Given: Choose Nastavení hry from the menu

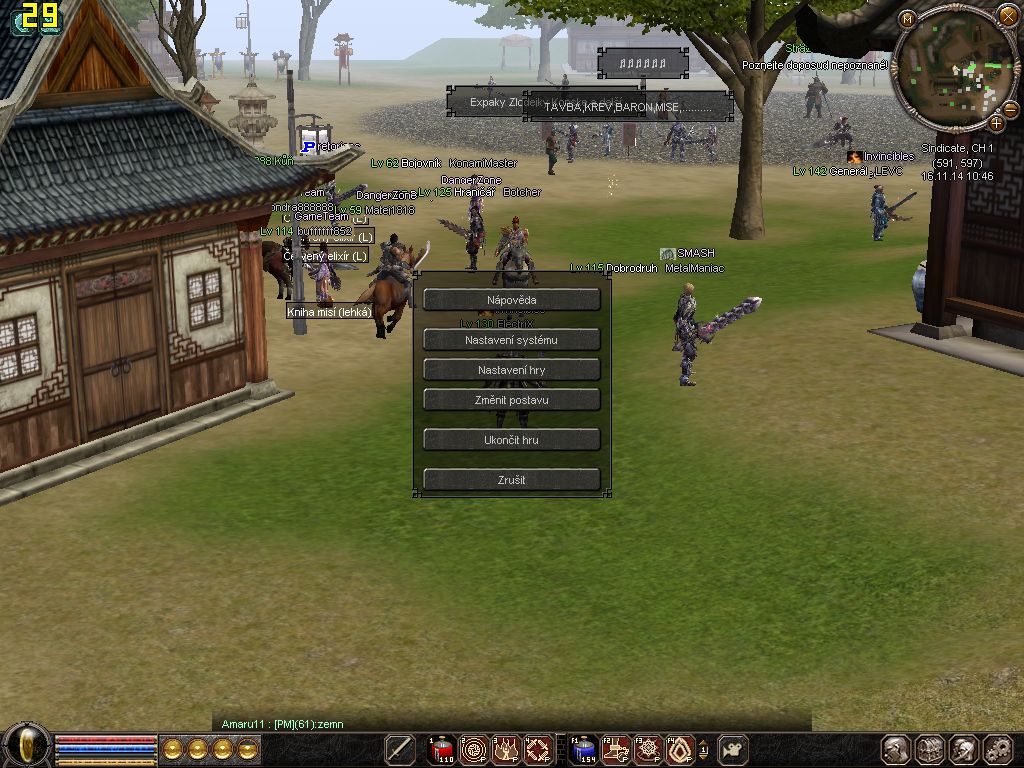Looking at the screenshot, I should click(512, 370).
